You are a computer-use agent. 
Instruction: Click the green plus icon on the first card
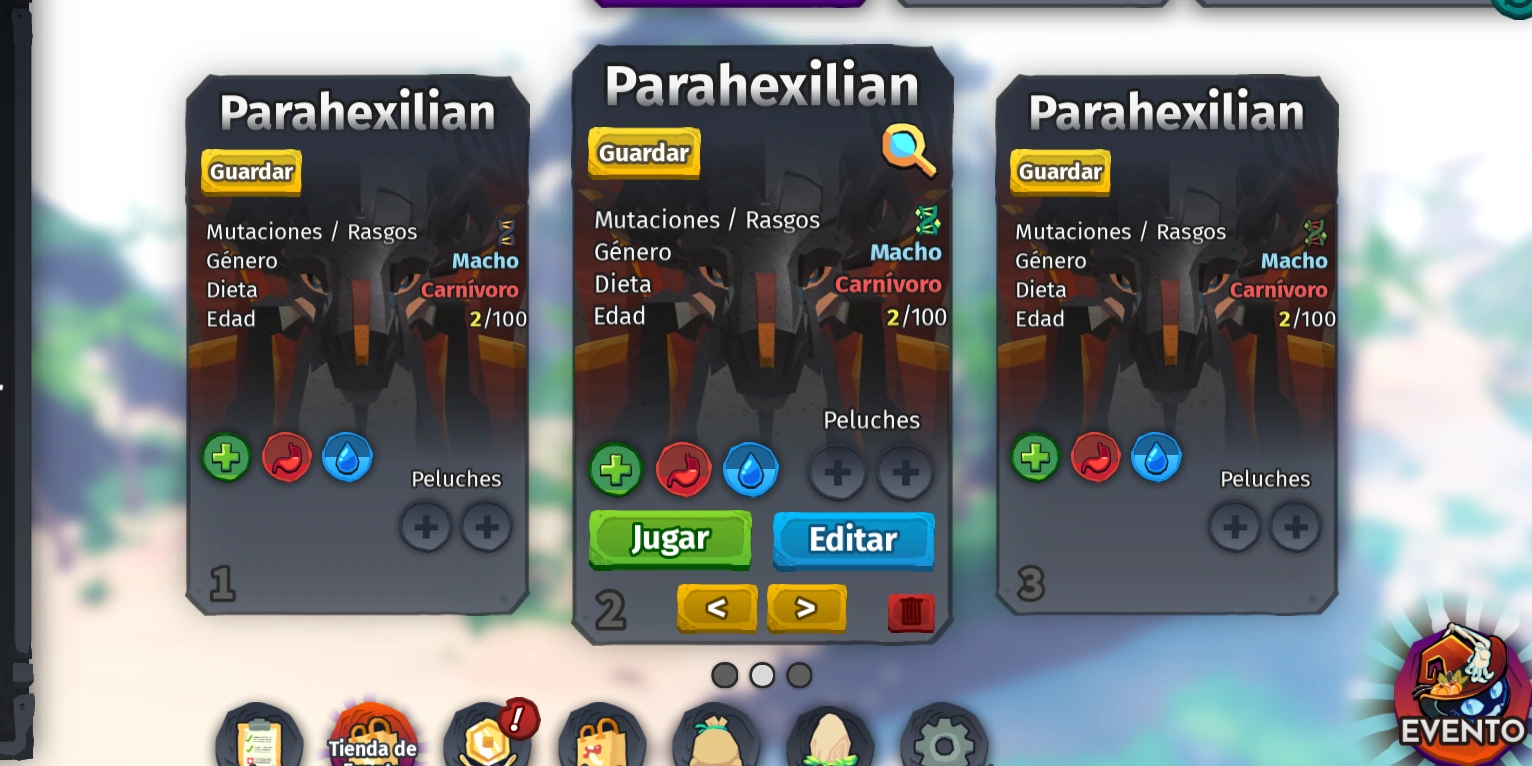[225, 457]
